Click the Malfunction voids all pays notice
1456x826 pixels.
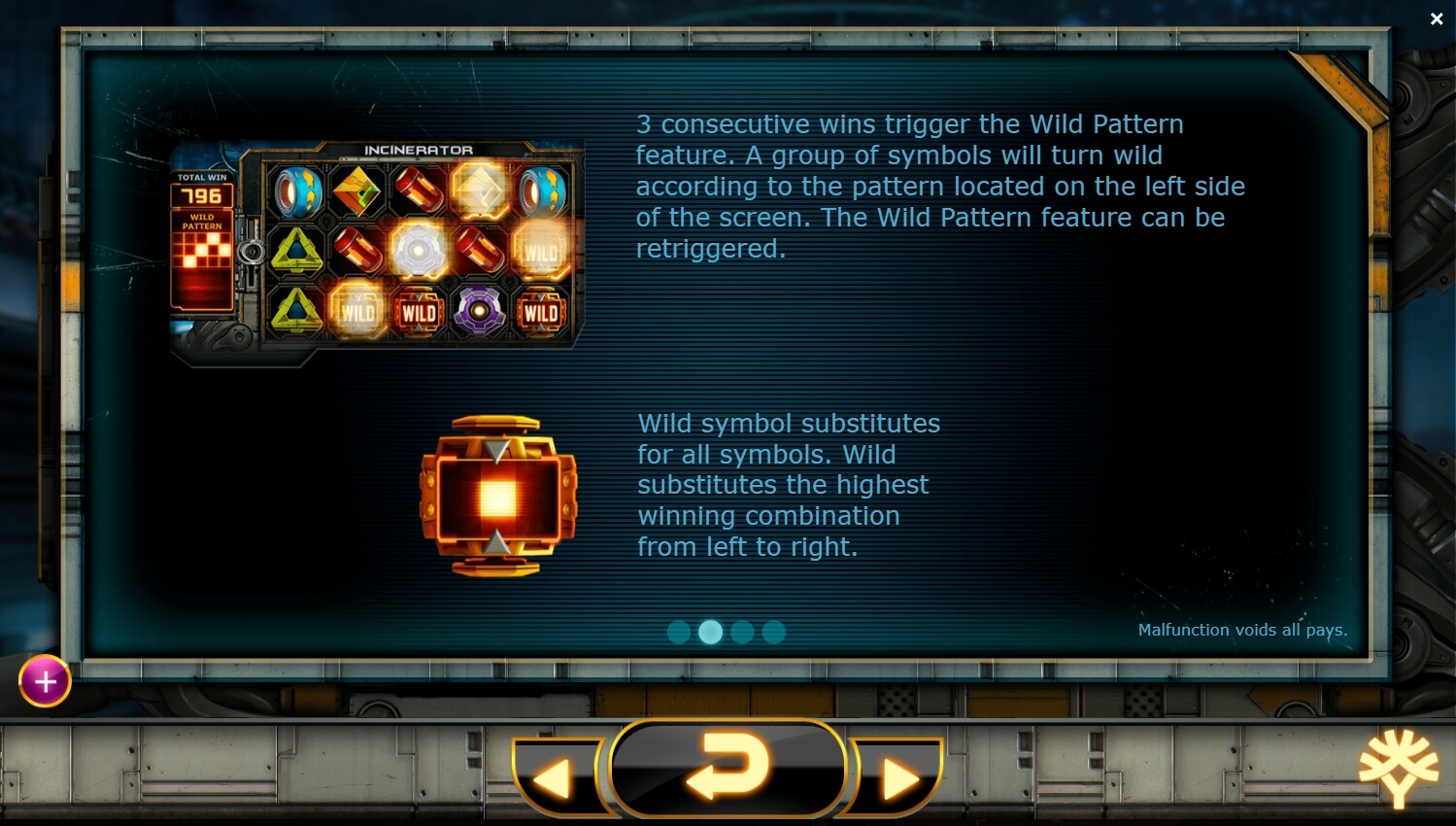click(1243, 631)
